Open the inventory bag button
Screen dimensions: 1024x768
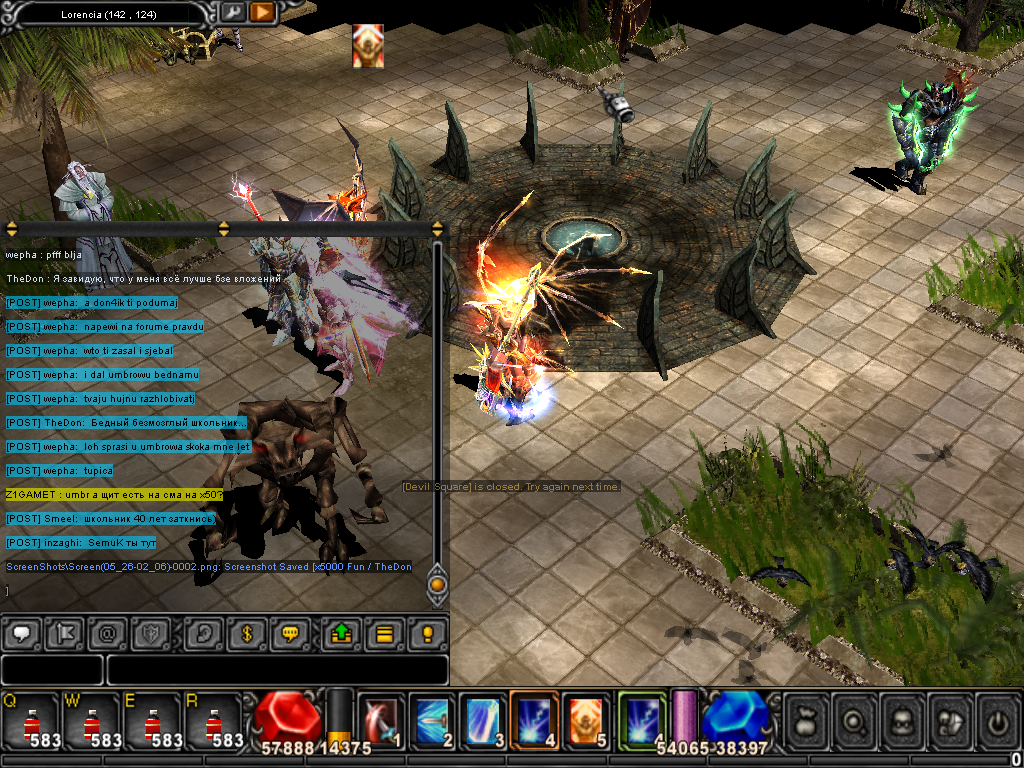coord(806,719)
